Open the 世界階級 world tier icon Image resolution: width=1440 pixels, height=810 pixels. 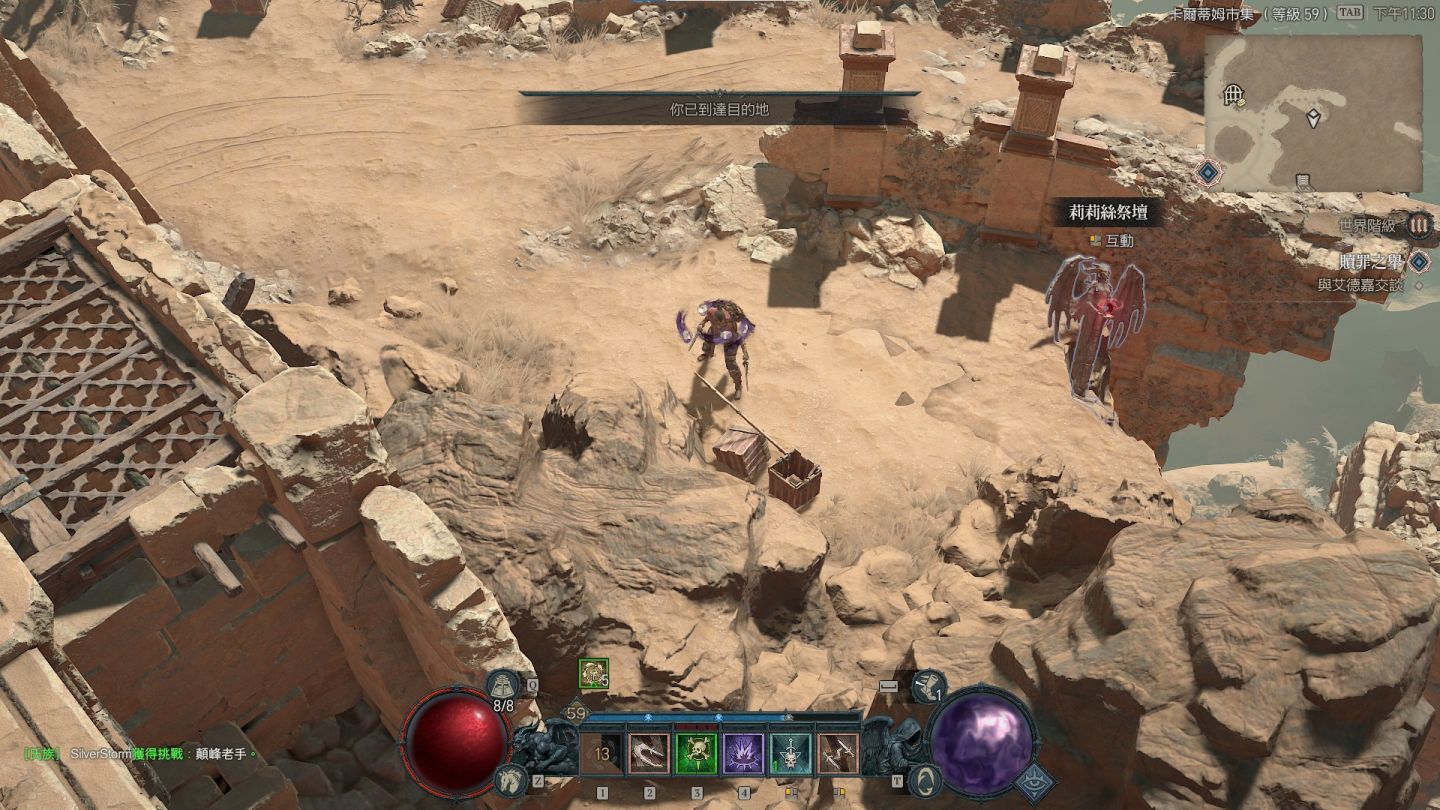point(1418,225)
